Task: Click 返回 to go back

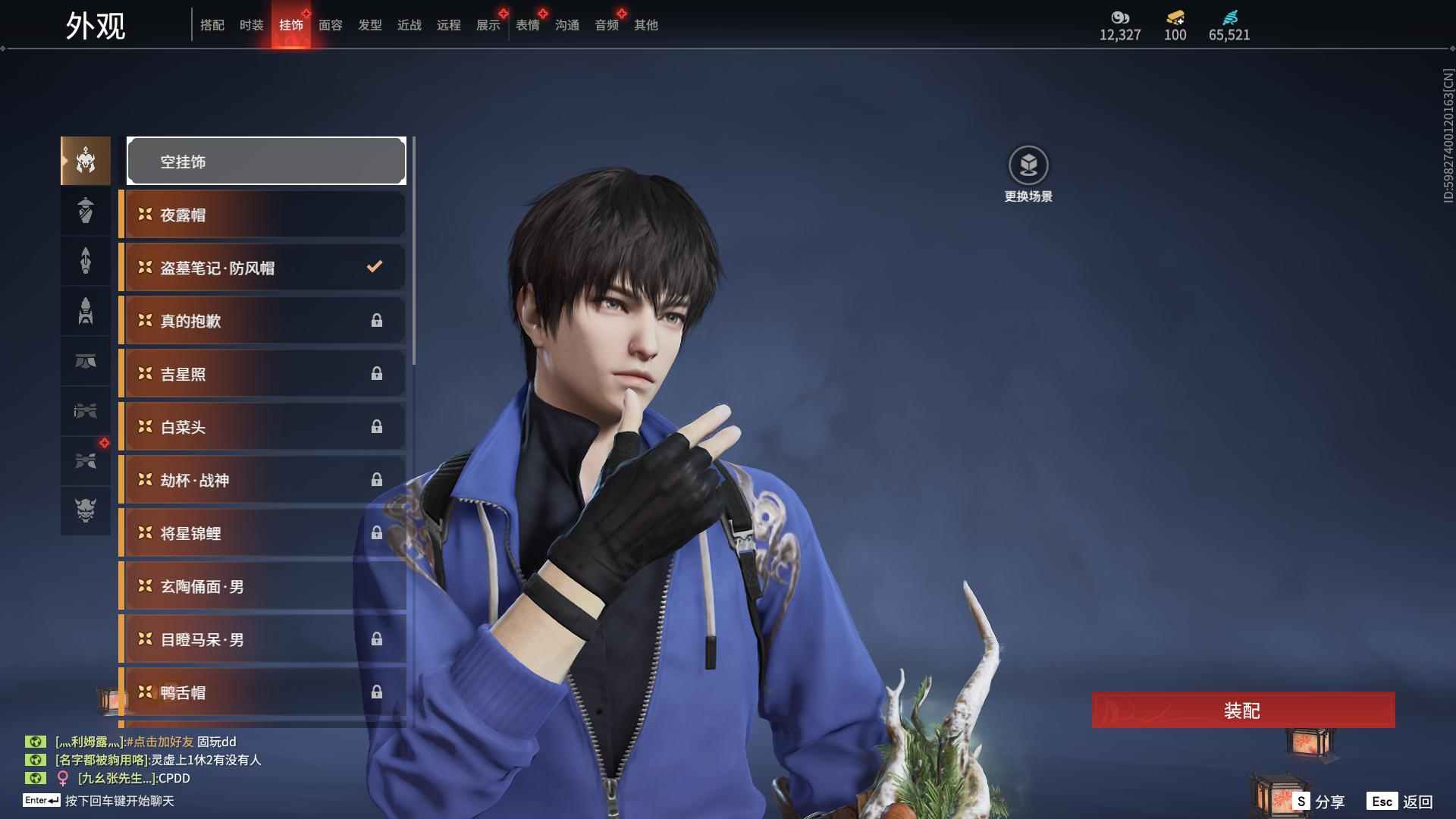Action: point(1400,802)
